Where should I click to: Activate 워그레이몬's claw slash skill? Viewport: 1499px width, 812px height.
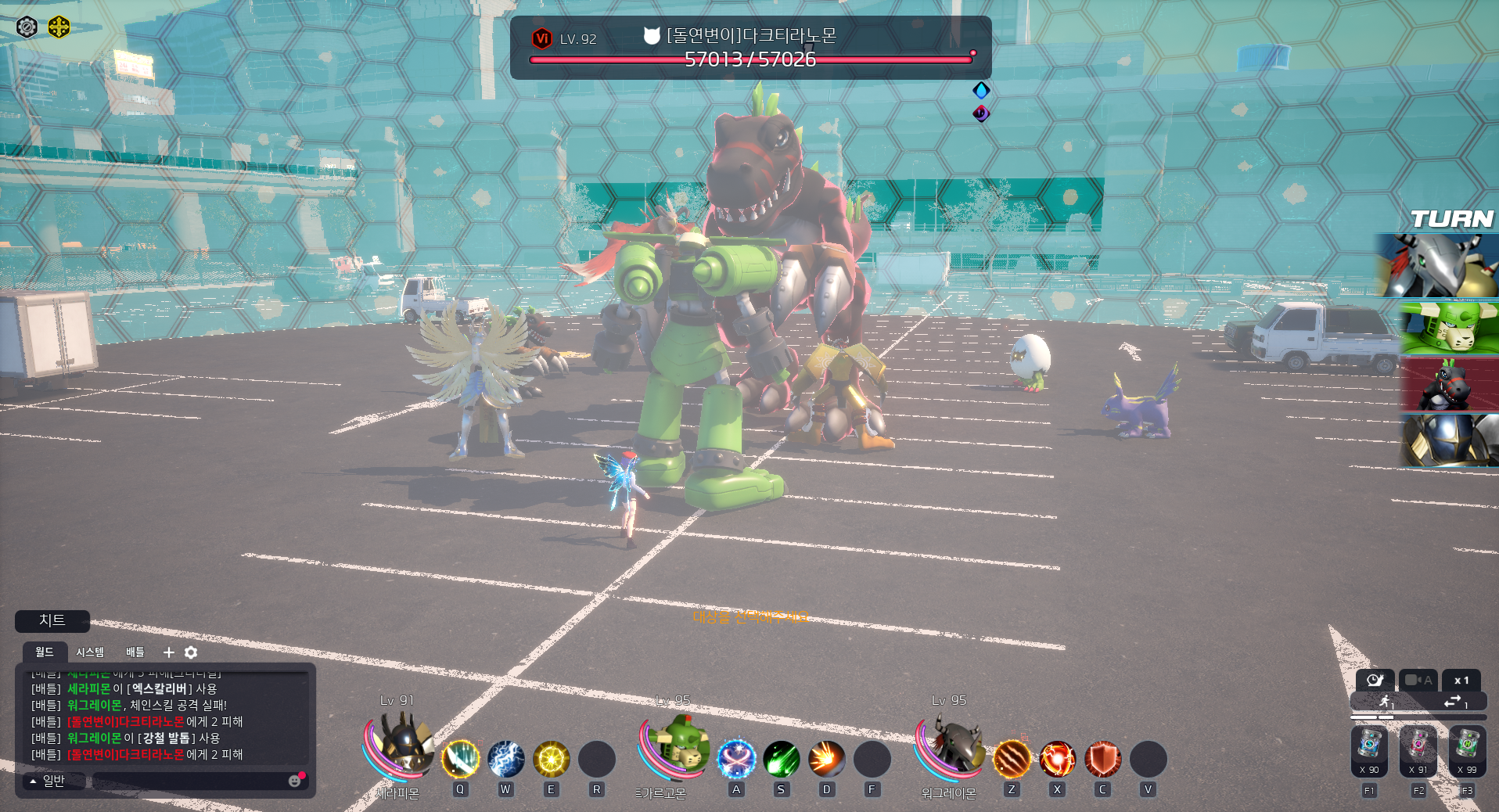[x=1012, y=759]
